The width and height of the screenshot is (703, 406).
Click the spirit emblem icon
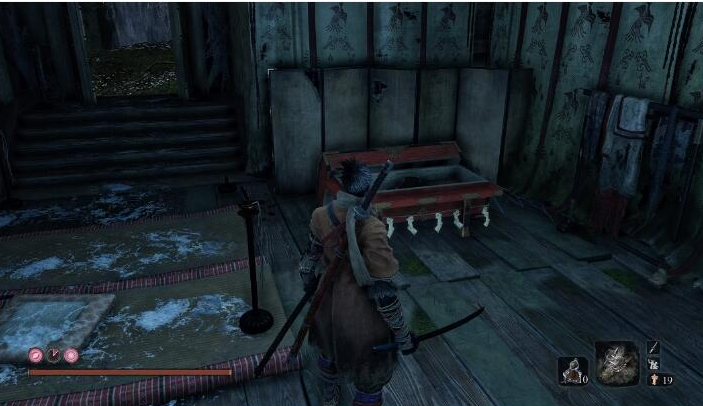[653, 380]
